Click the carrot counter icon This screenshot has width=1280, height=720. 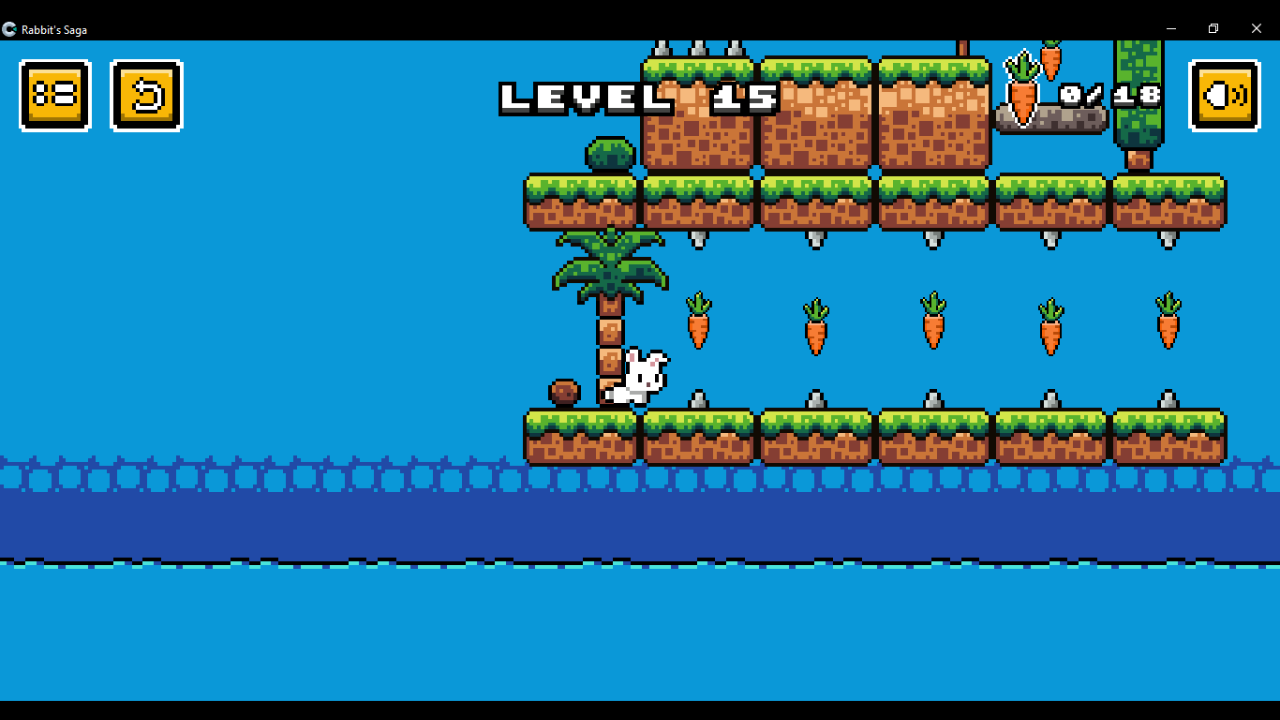point(1024,95)
